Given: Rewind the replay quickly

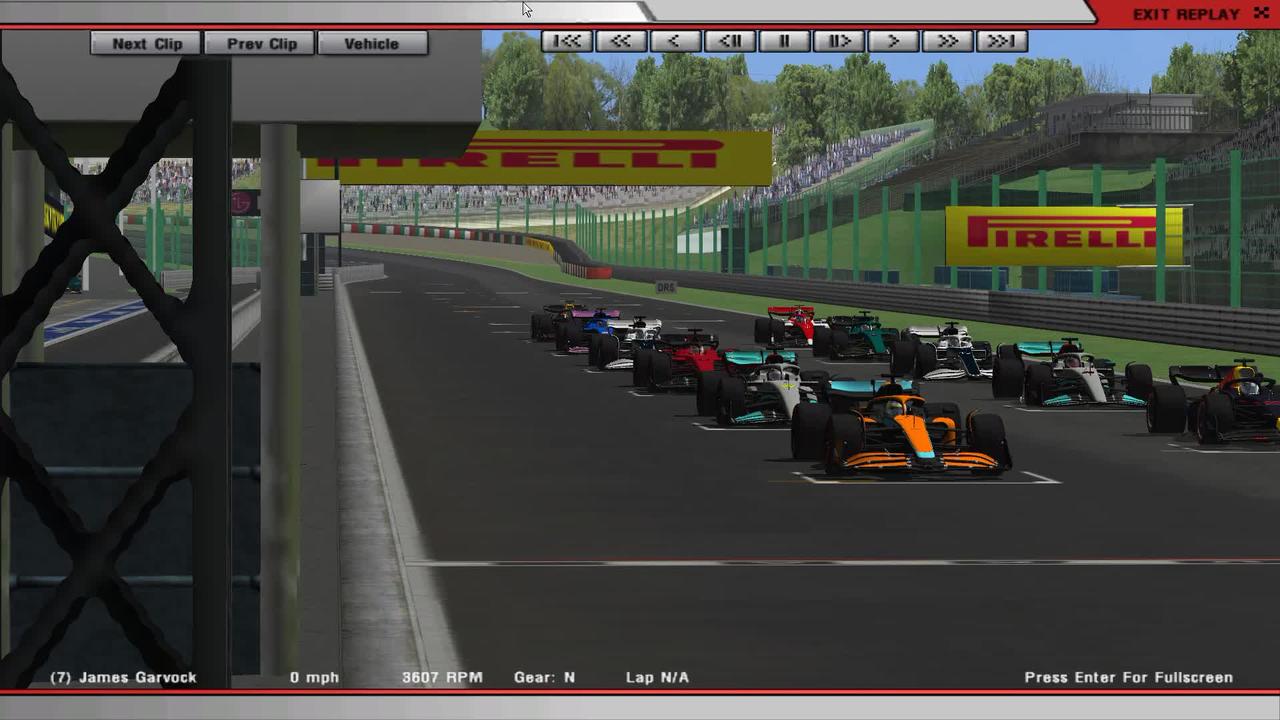Looking at the screenshot, I should pos(622,41).
